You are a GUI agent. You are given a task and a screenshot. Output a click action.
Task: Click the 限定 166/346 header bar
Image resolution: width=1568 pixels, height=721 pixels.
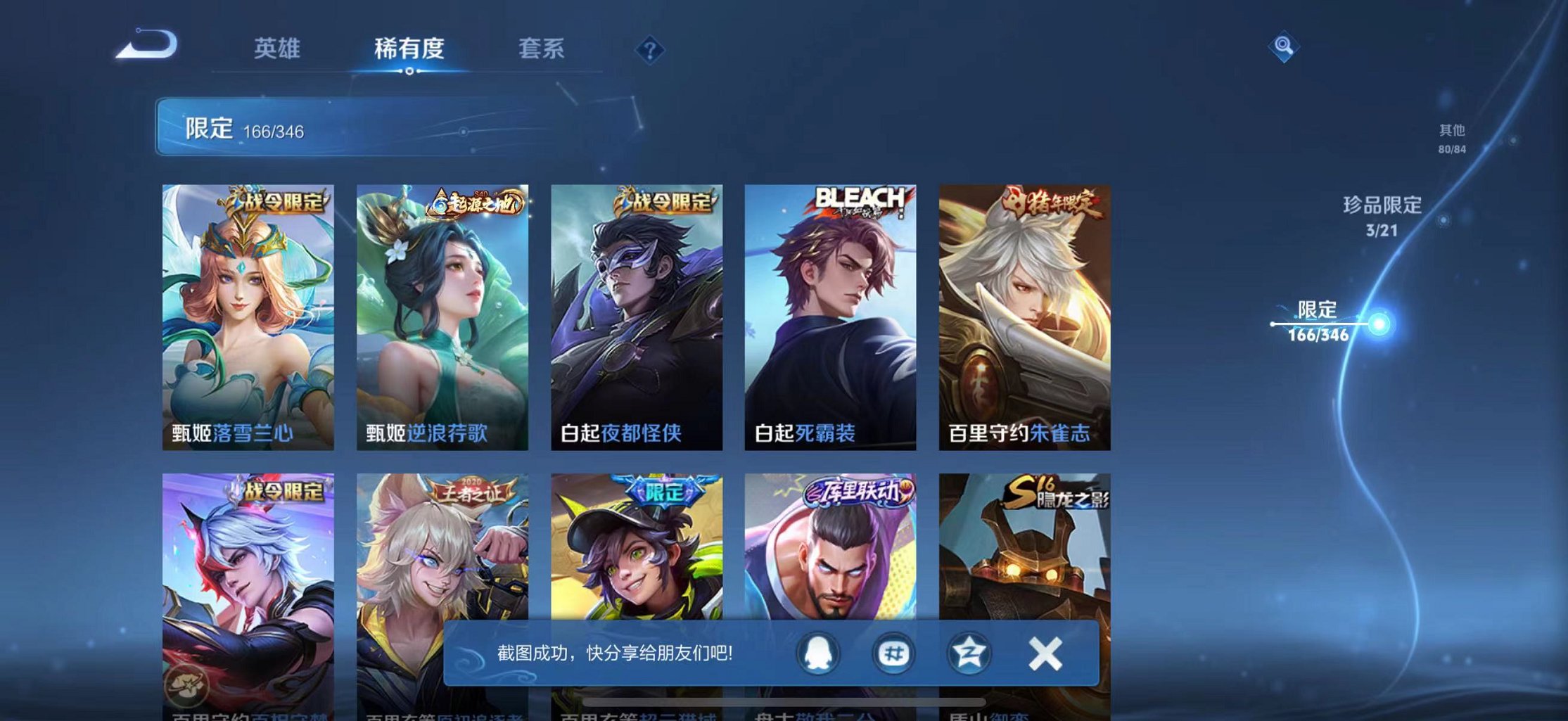click(x=246, y=130)
